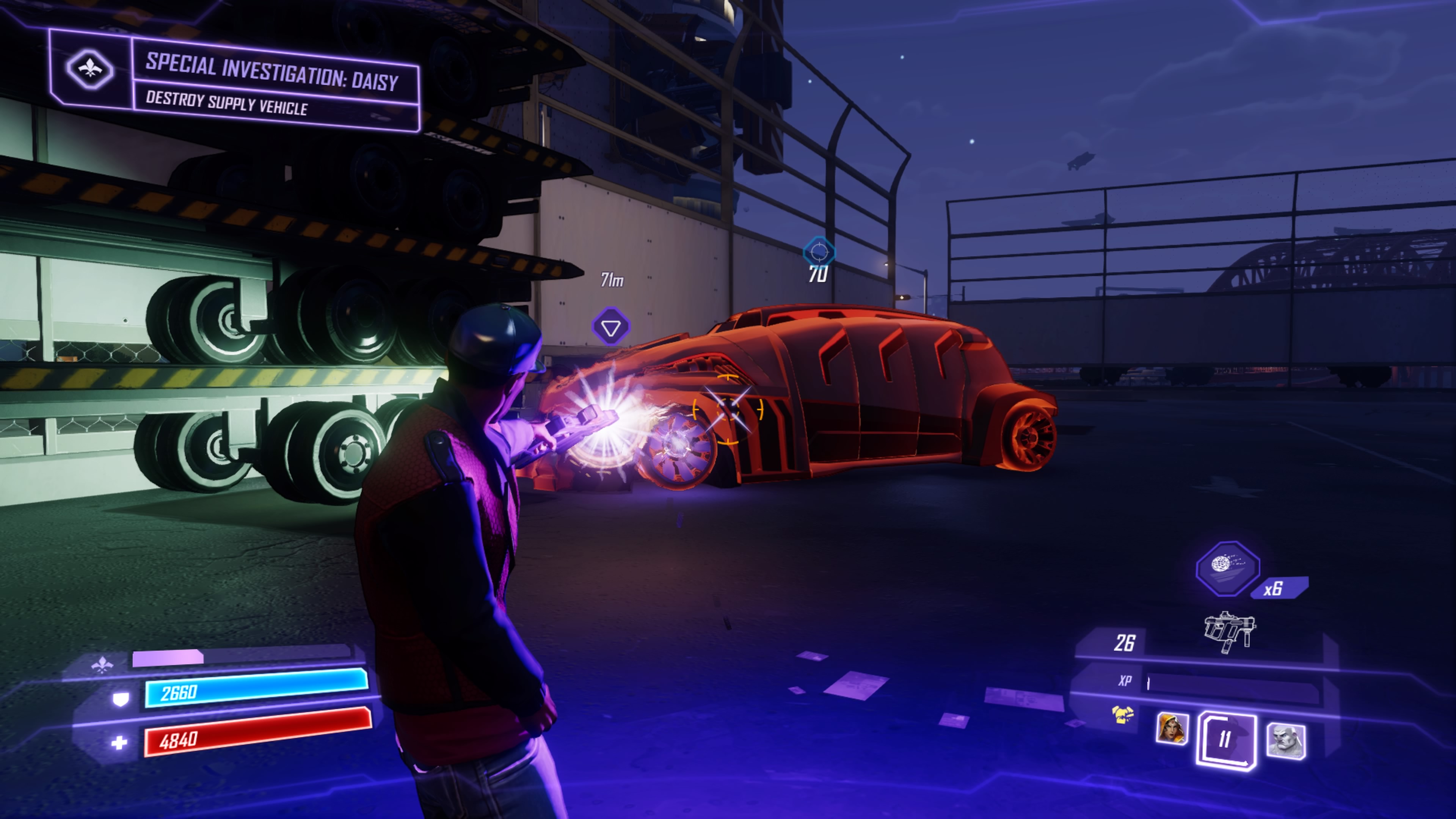The height and width of the screenshot is (819, 1456).
Task: Click the yellow armor squad icon
Action: click(1122, 715)
